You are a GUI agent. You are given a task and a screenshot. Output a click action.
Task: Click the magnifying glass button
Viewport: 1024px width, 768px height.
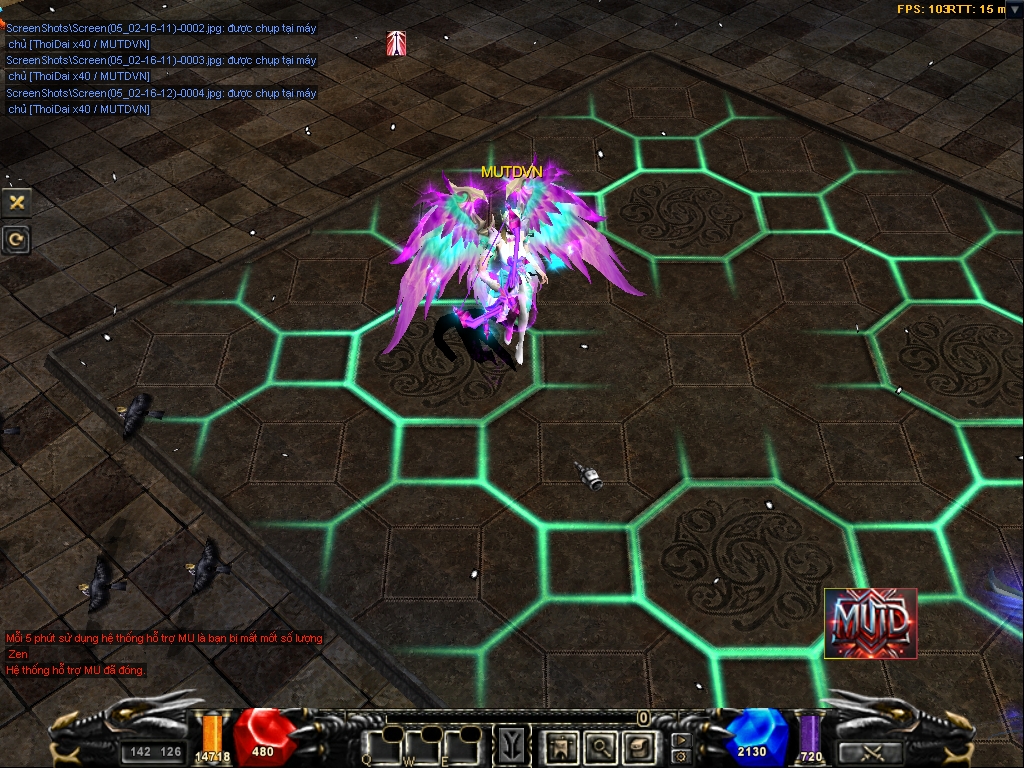(599, 746)
